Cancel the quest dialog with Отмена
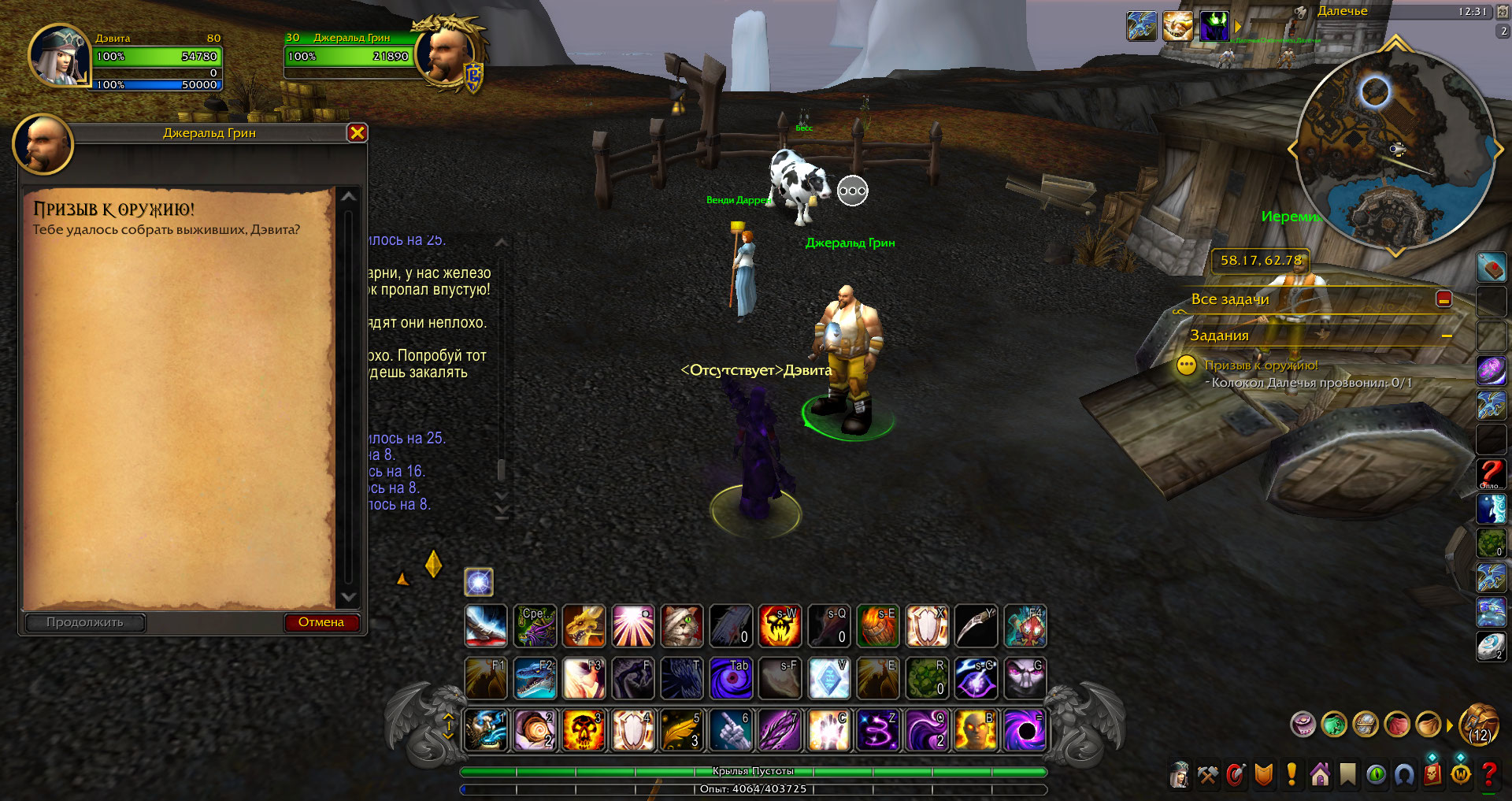 click(321, 622)
